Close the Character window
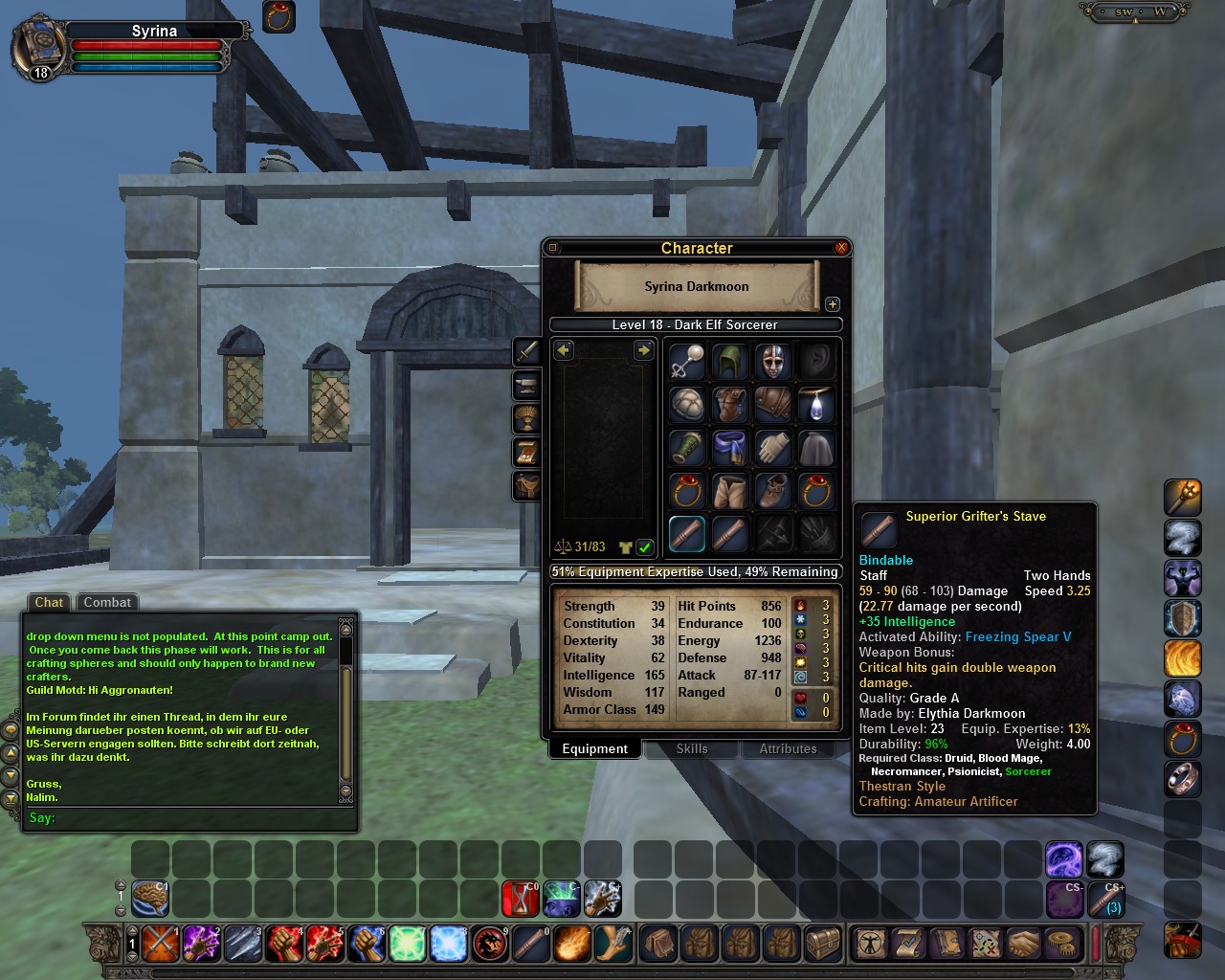 841,248
